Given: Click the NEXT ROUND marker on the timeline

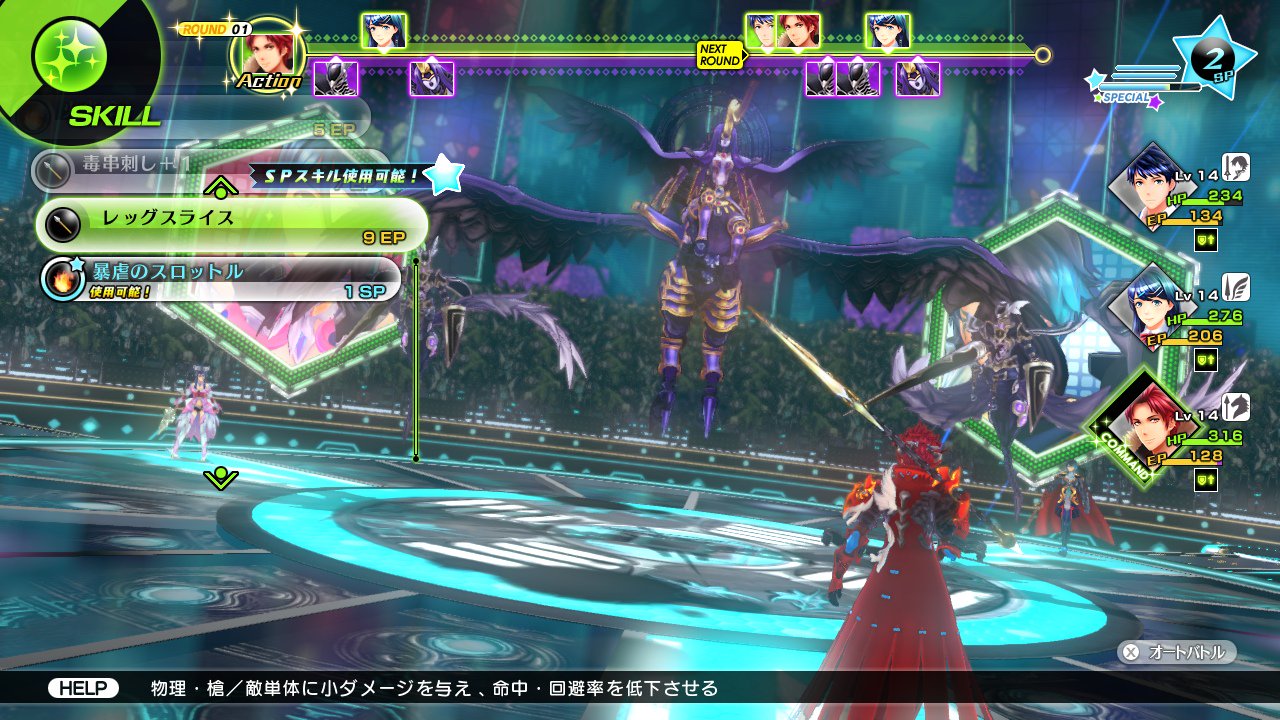Looking at the screenshot, I should coord(719,55).
